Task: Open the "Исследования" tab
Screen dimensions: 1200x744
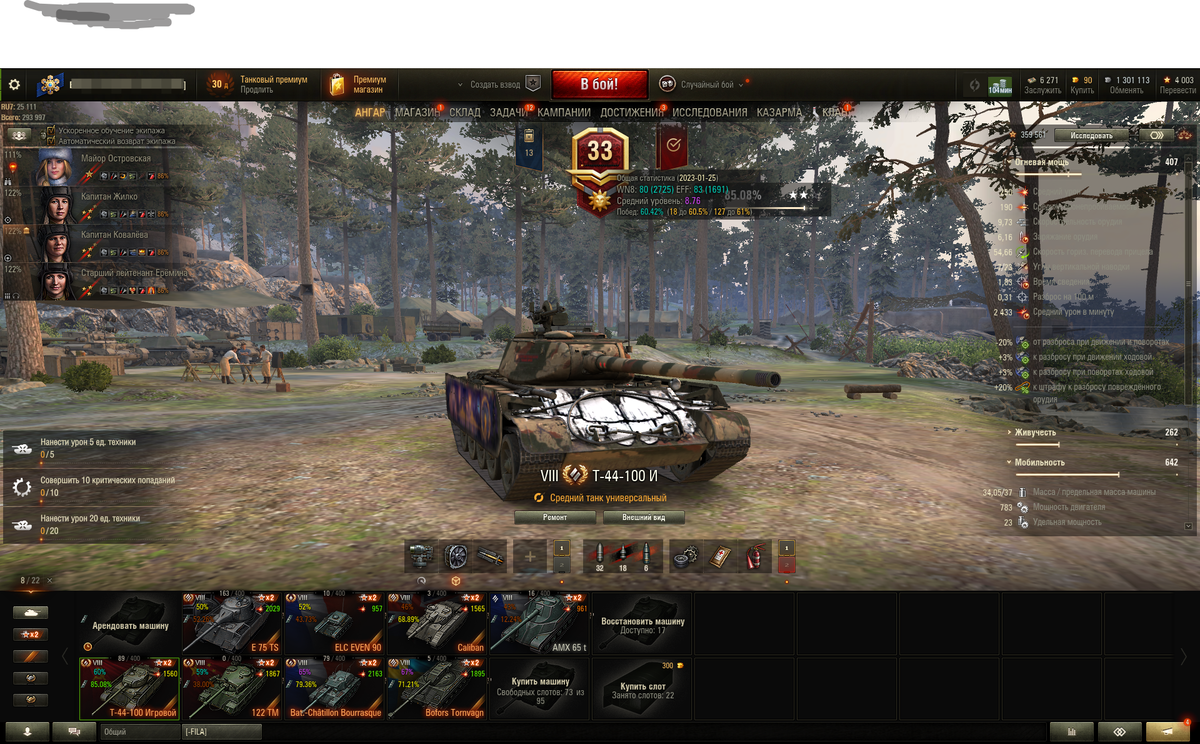Action: pyautogui.click(x=709, y=113)
